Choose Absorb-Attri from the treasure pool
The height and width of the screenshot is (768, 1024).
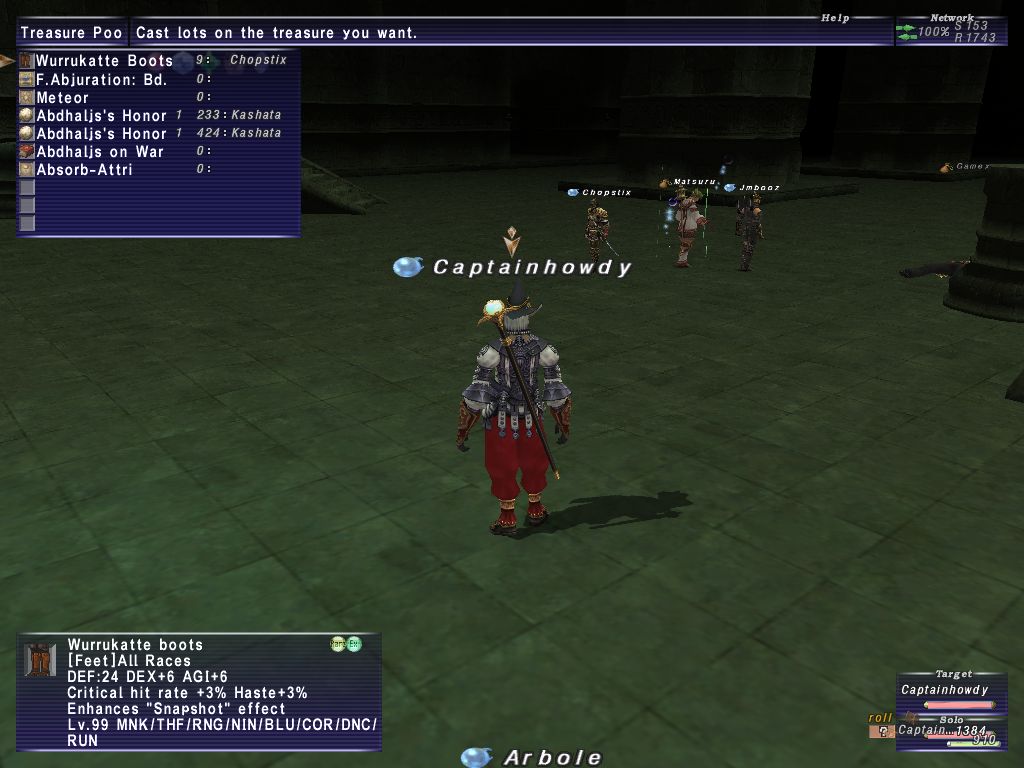[84, 170]
